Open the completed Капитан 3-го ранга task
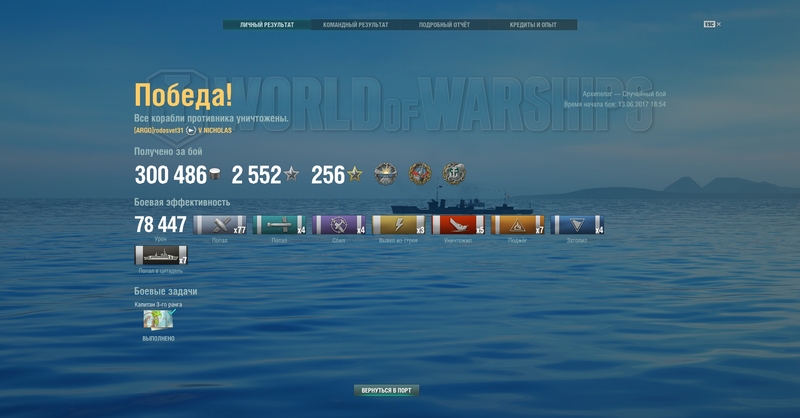This screenshot has height=418, width=800. click(158, 320)
